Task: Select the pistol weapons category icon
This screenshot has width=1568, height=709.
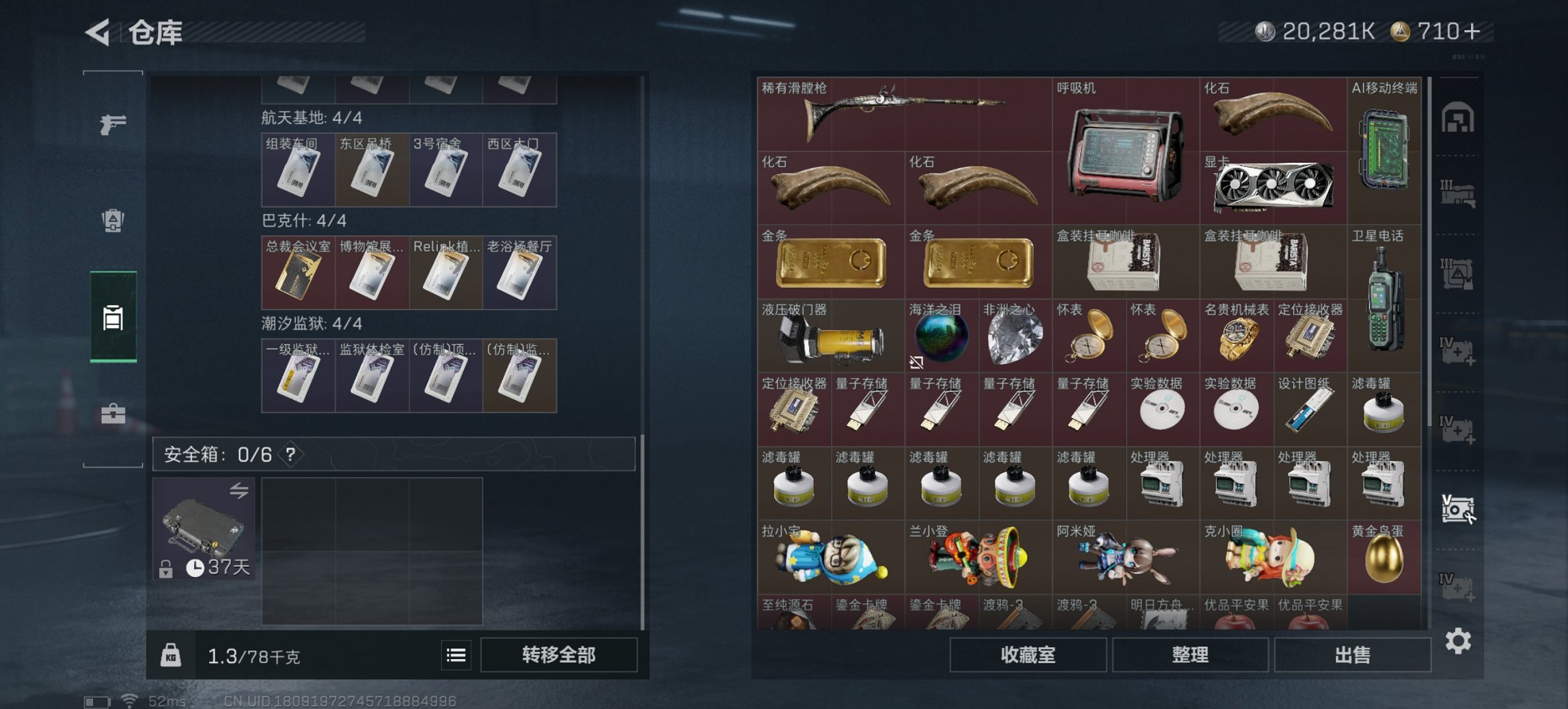Action: pos(115,126)
